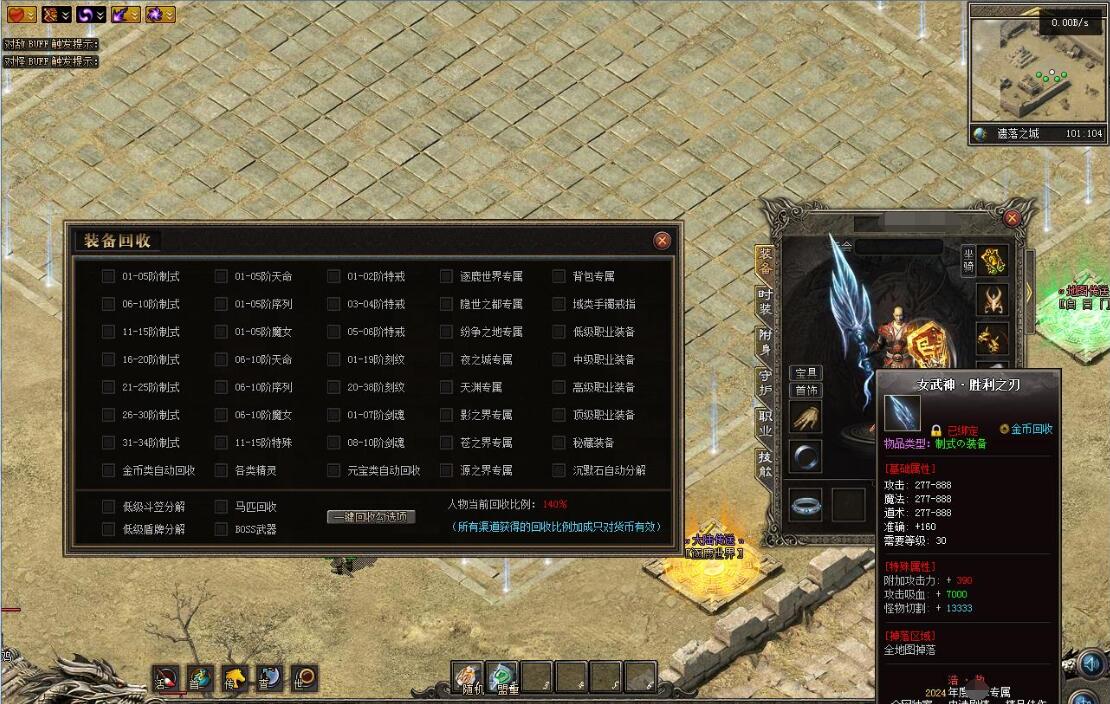1110x704 pixels.
Task: Toggle 低级斗笠分解 checkbox
Action: pos(108,507)
